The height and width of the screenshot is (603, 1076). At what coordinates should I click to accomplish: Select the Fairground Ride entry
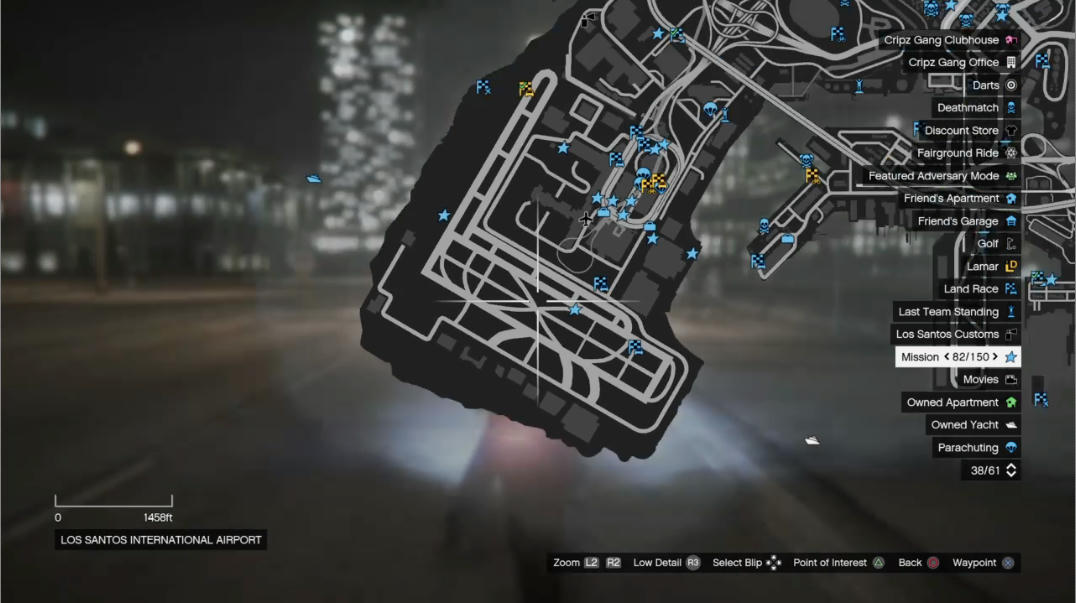point(965,154)
